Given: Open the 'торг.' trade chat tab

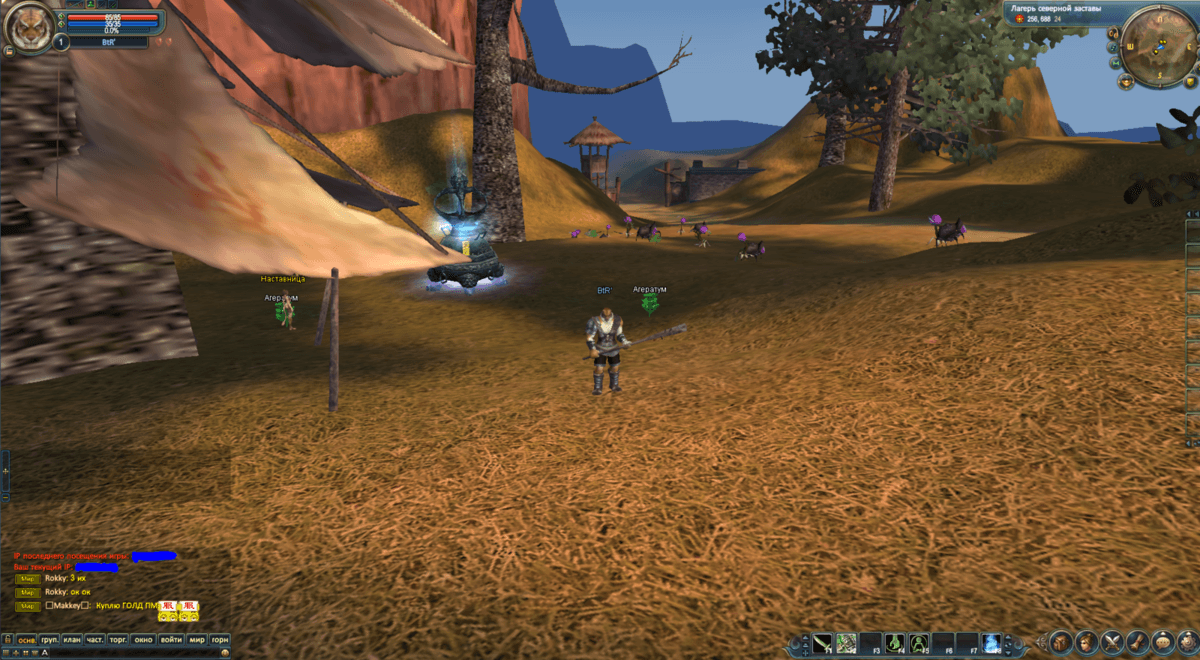Looking at the screenshot, I should (x=119, y=639).
